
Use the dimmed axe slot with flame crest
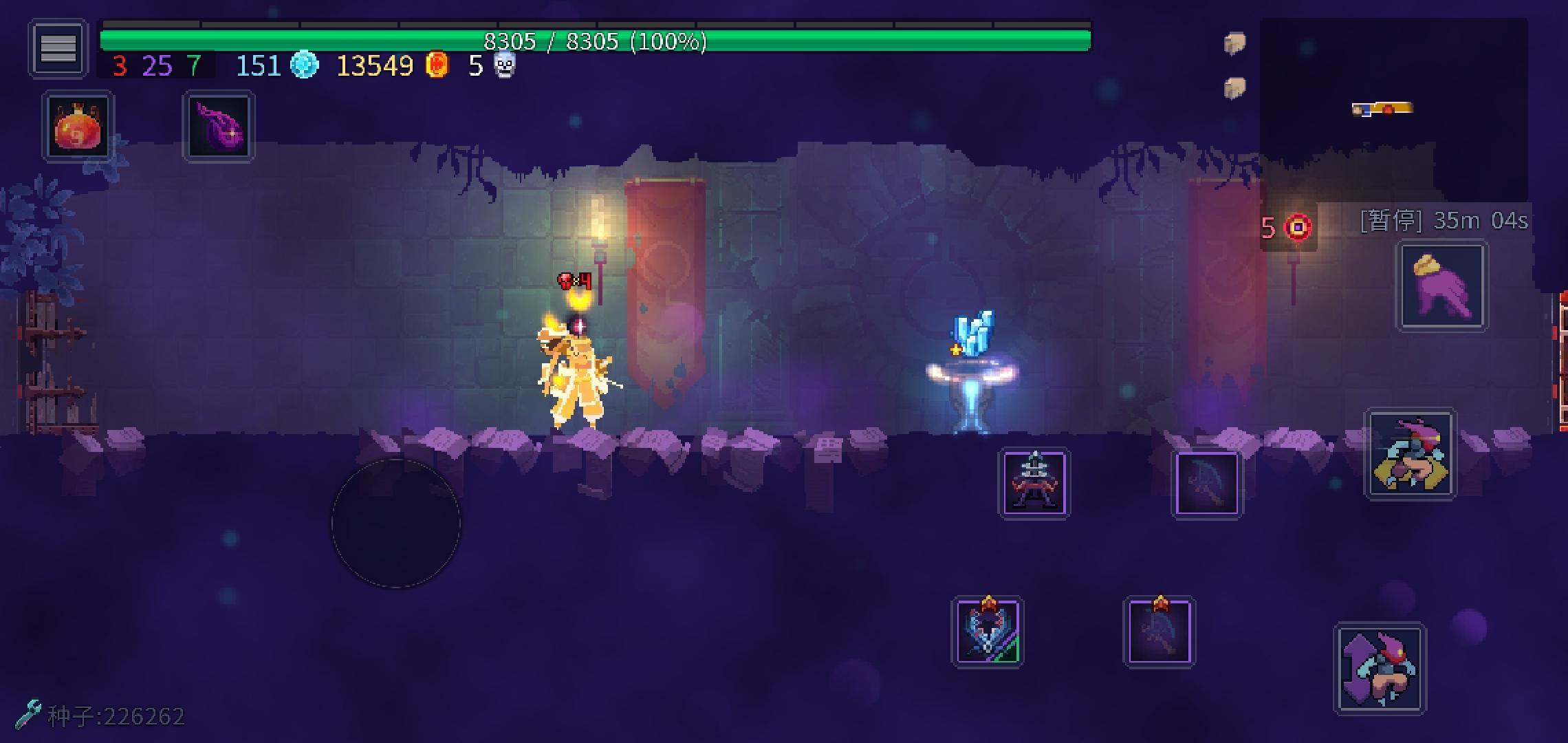(1159, 632)
